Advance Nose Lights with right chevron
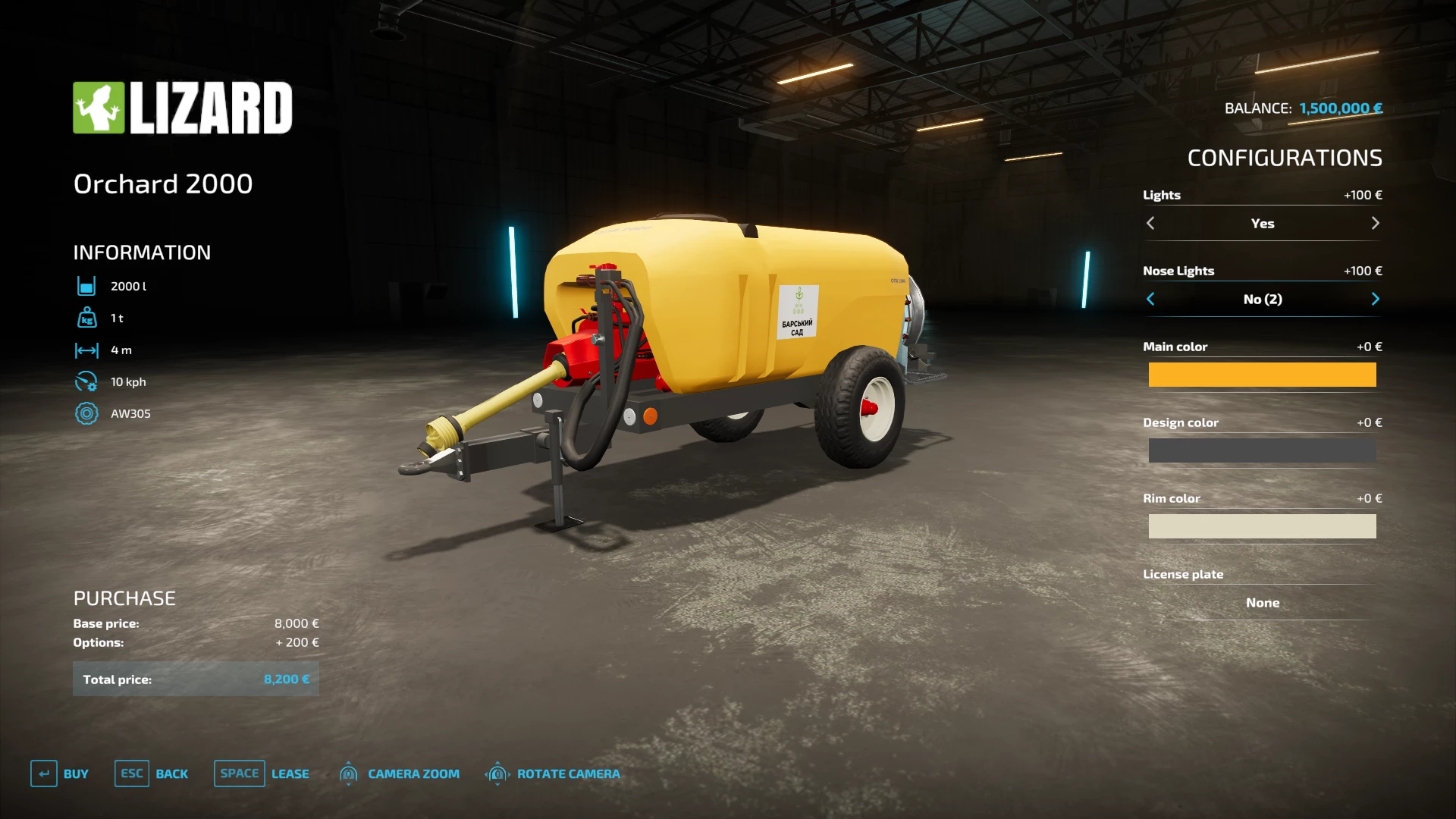 1376,299
